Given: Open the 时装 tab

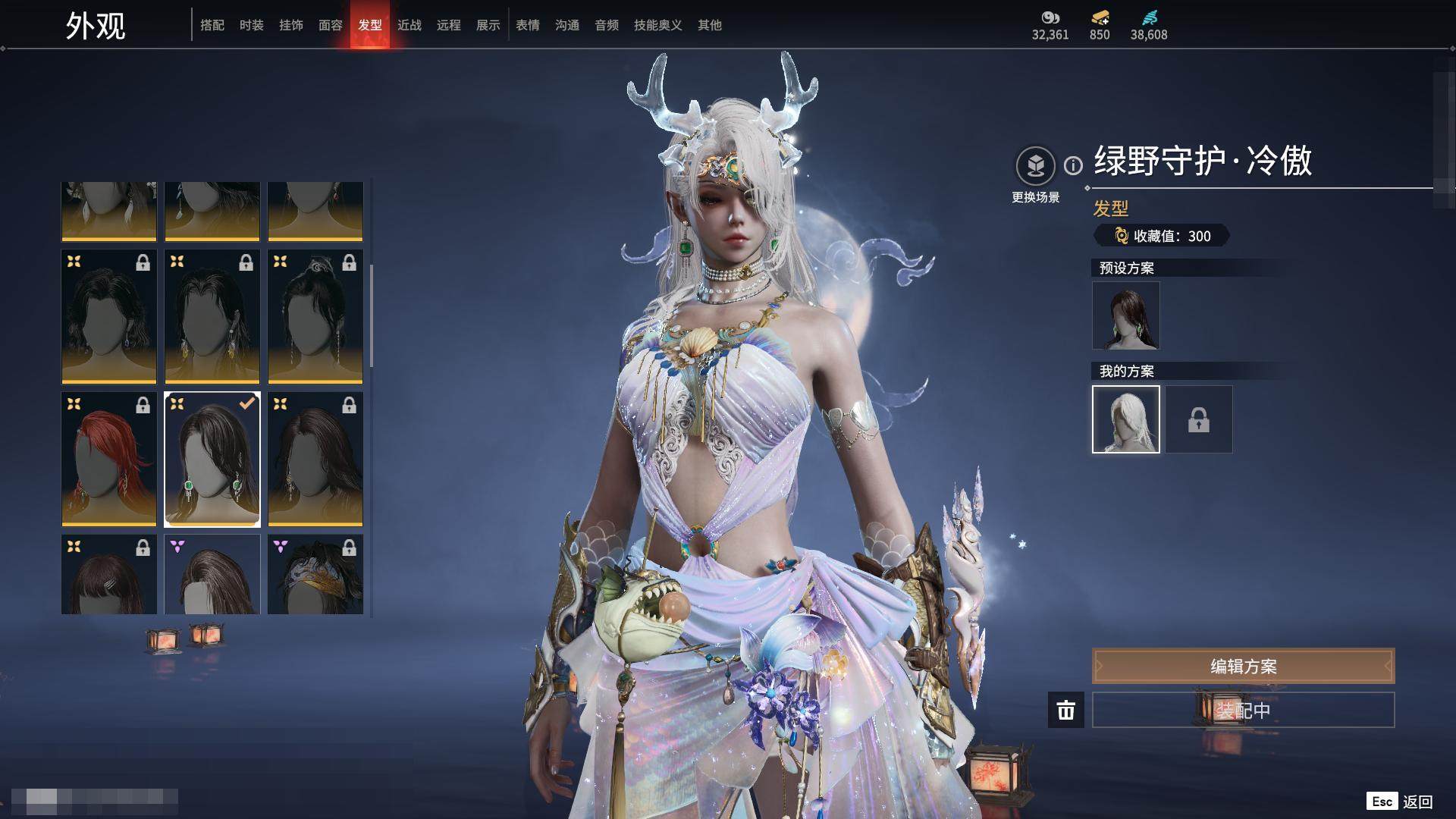Looking at the screenshot, I should click(x=252, y=25).
